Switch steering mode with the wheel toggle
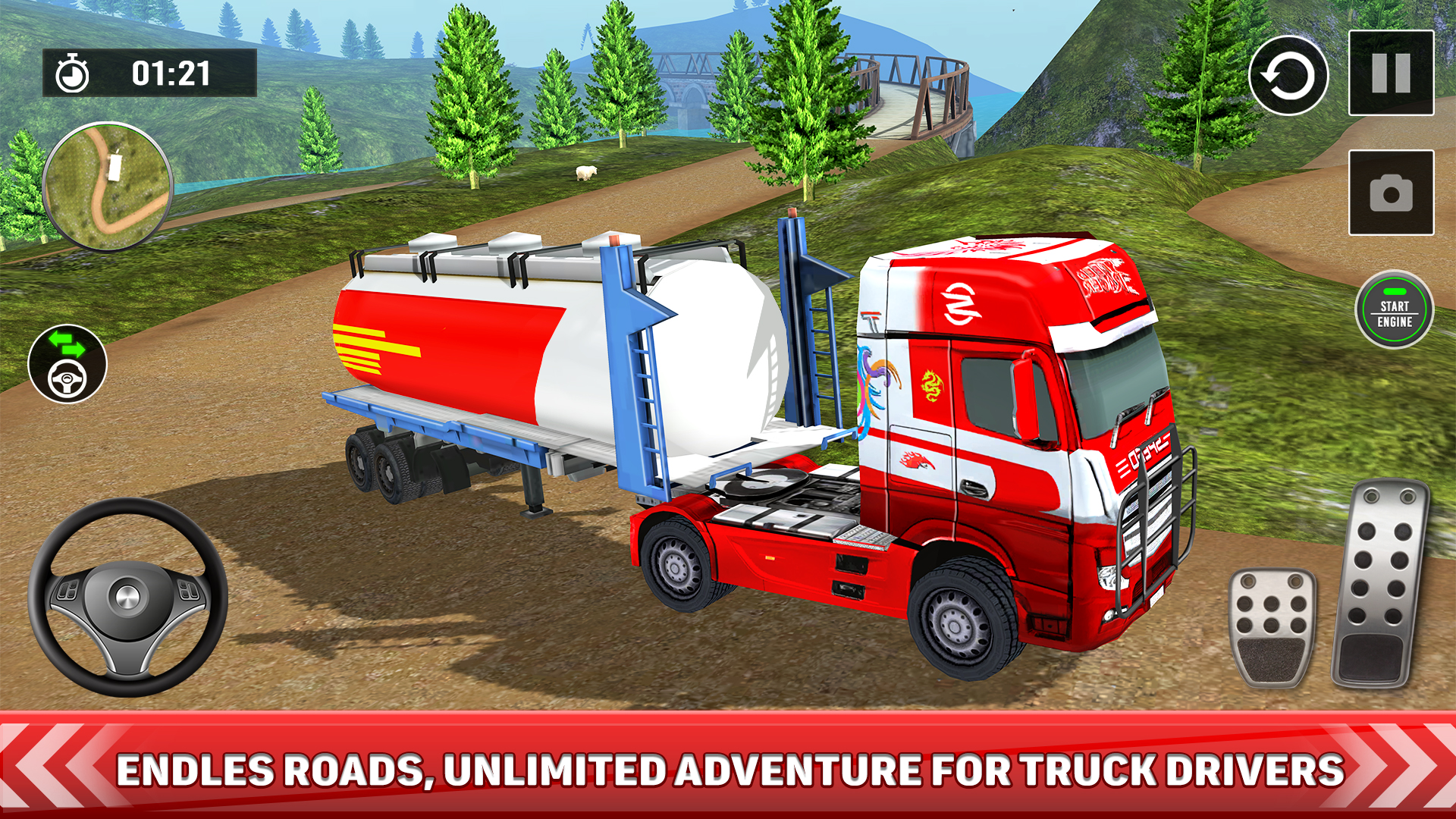The width and height of the screenshot is (1456, 819). point(68,377)
